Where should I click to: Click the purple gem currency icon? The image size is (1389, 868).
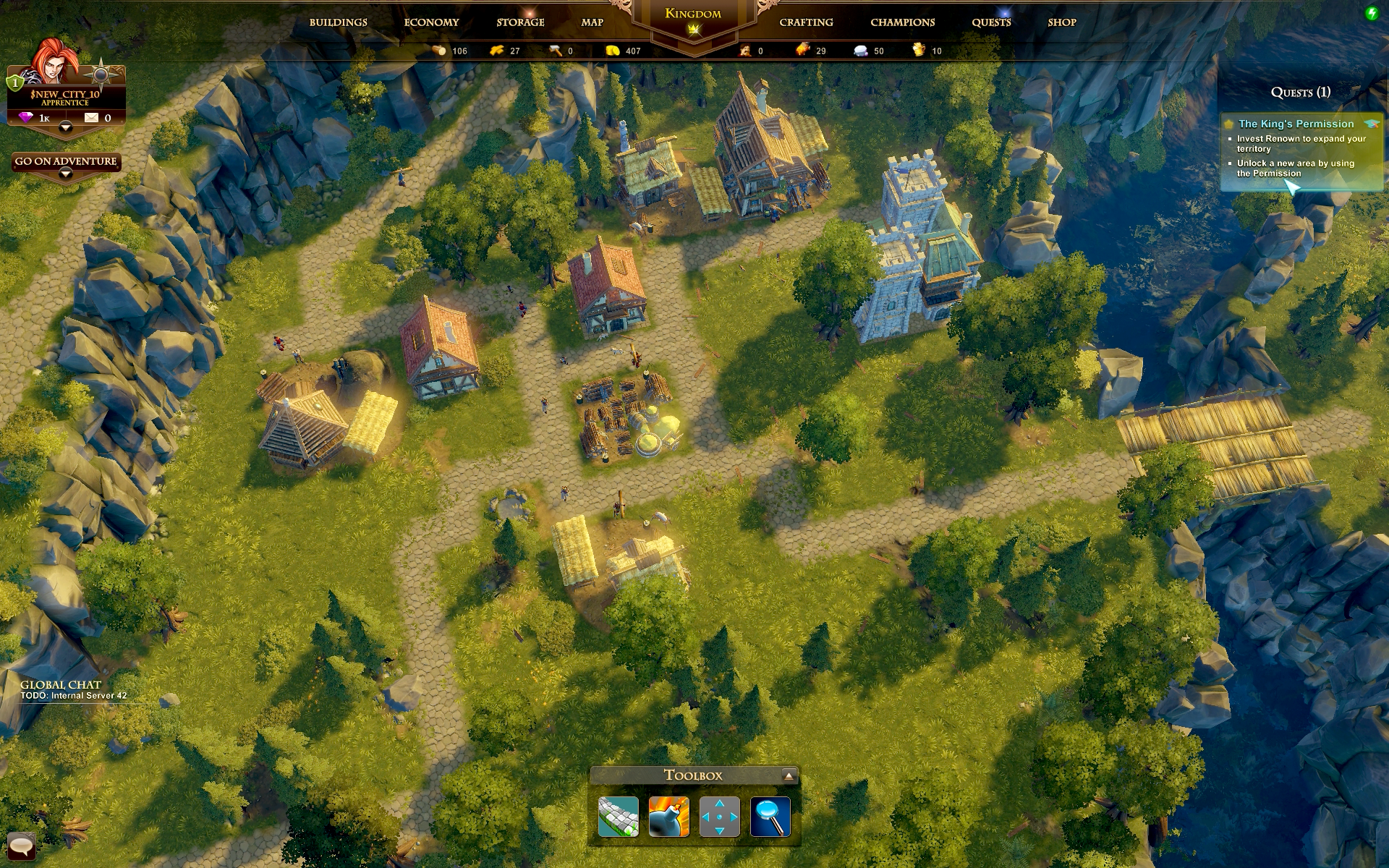[x=26, y=117]
